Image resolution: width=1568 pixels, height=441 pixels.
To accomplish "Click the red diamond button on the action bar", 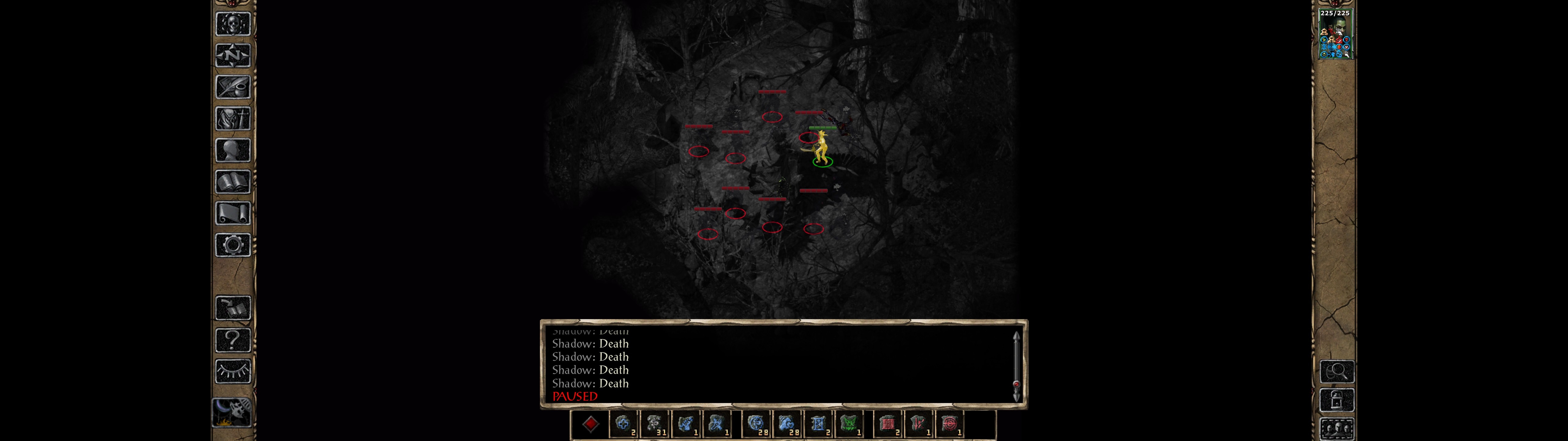I will pos(590,424).
